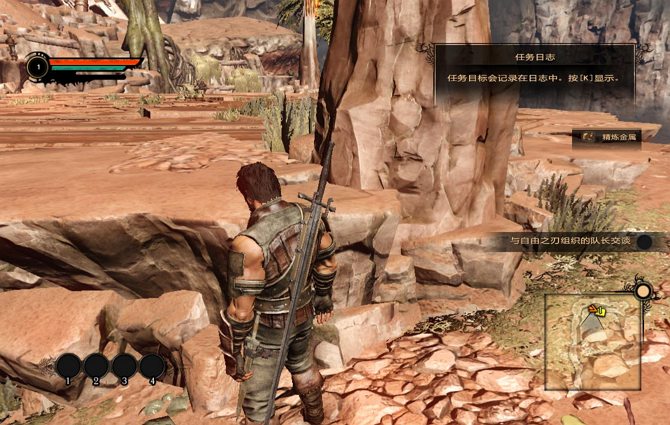Click the compass orb atop the minimap
The width and height of the screenshot is (670, 425).
[x=644, y=293]
